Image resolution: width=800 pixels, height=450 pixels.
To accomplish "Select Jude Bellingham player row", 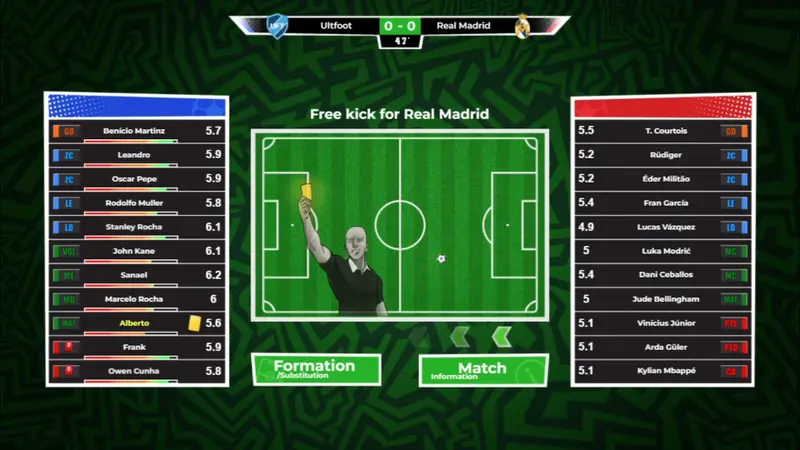I will coord(662,299).
